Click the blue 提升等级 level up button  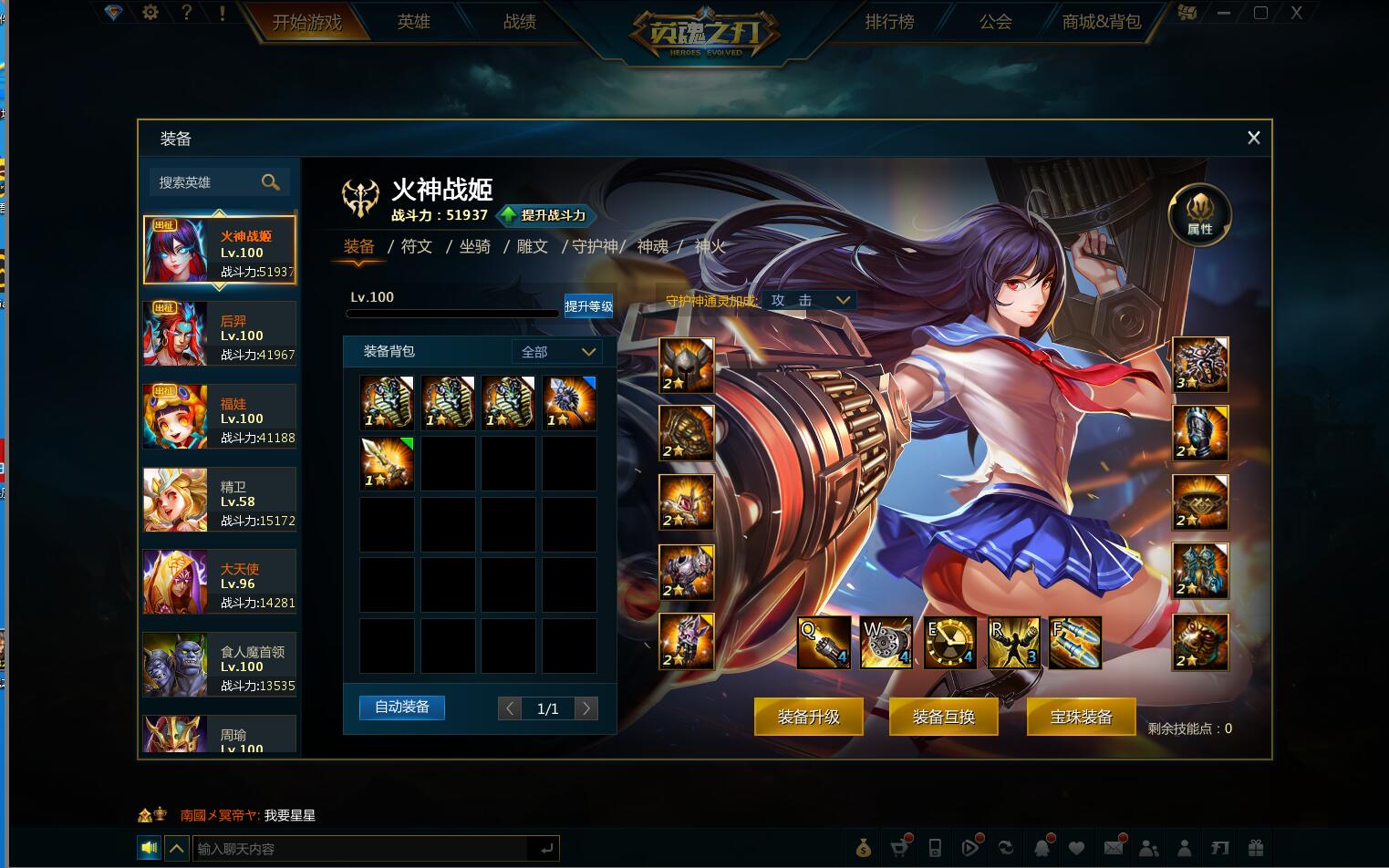[x=588, y=306]
